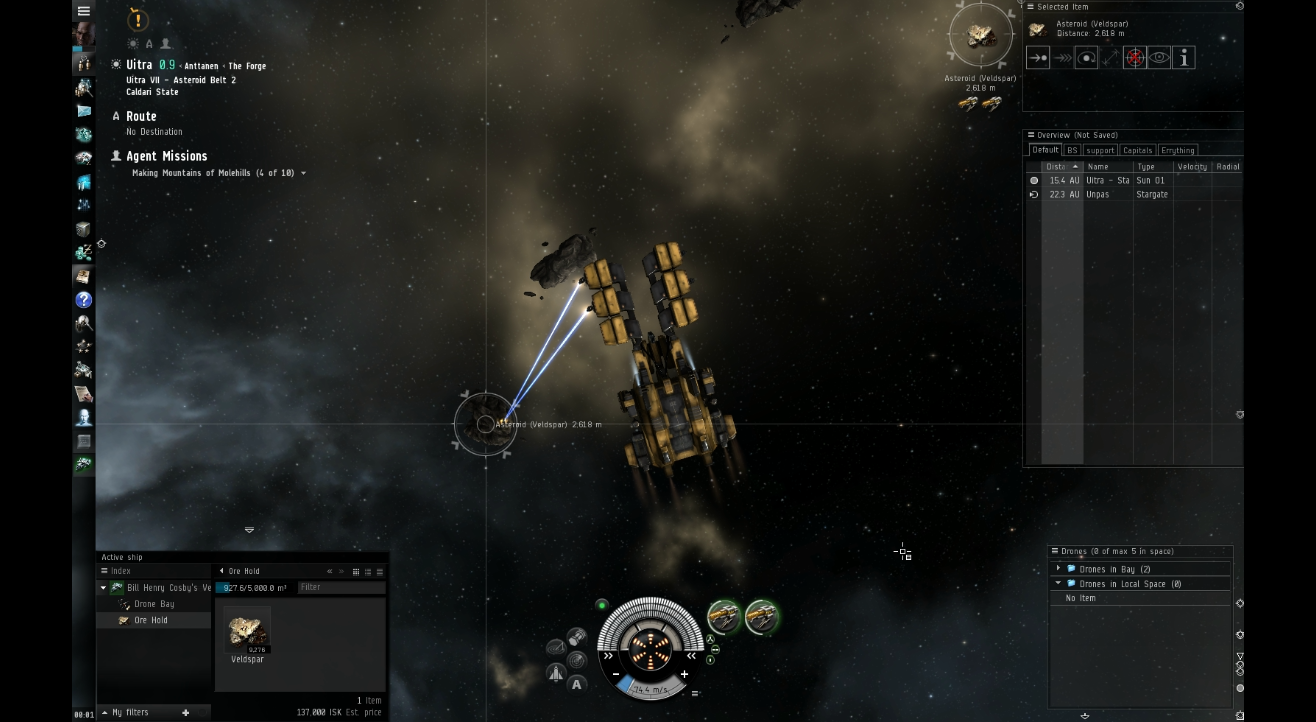Open the Capitals overview tab
The height and width of the screenshot is (722, 1316).
click(1139, 149)
